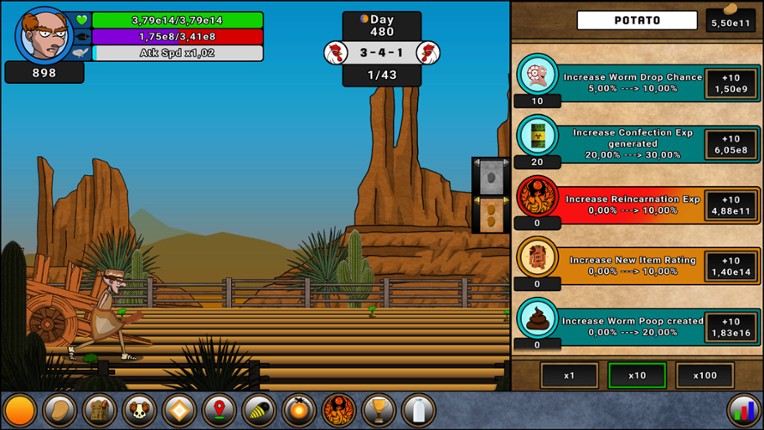This screenshot has width=764, height=430.
Task: Buy +10 Increase Reincarnation Exp upgrade
Action: (730, 205)
